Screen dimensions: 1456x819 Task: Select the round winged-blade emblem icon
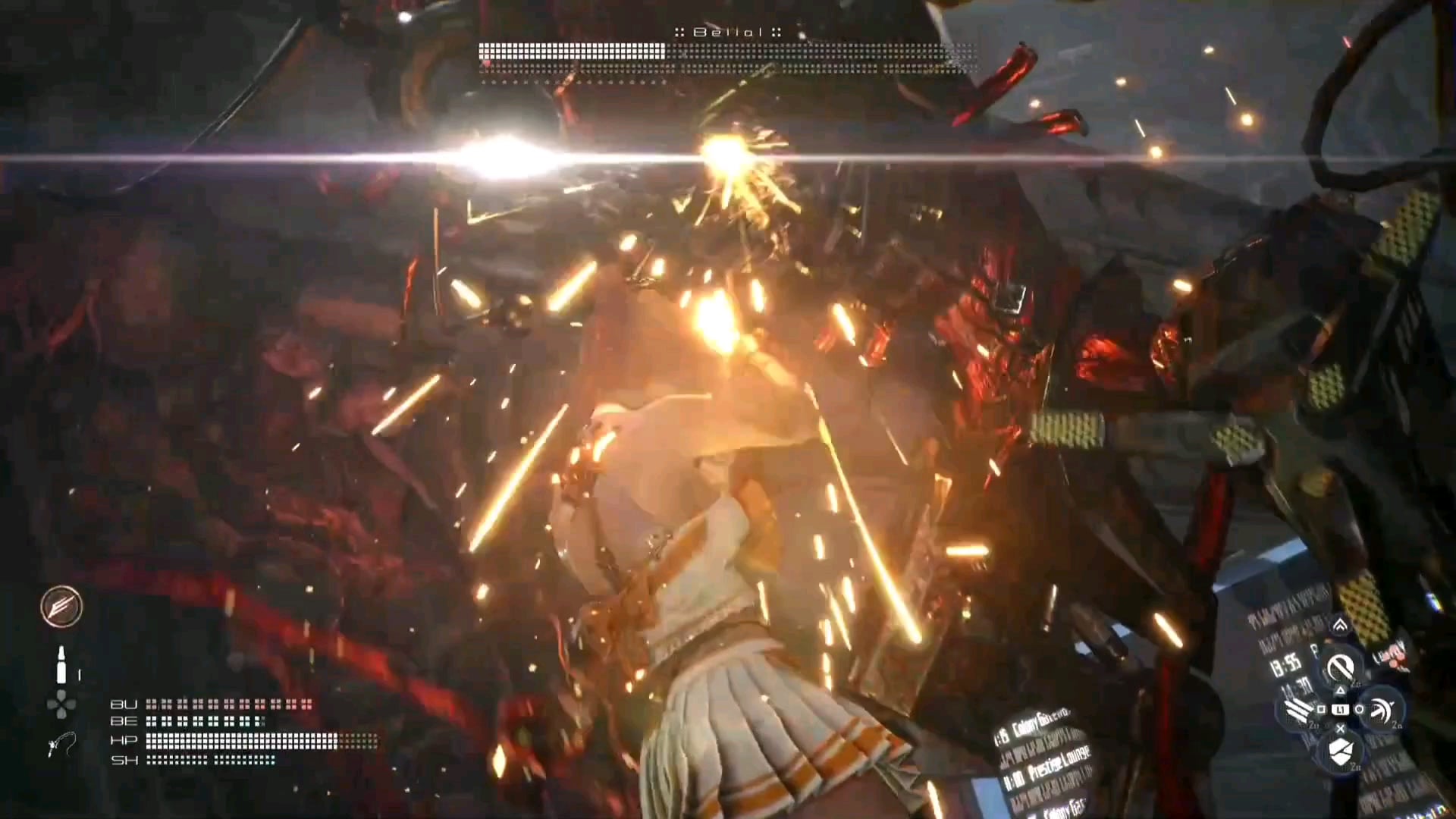click(x=61, y=607)
